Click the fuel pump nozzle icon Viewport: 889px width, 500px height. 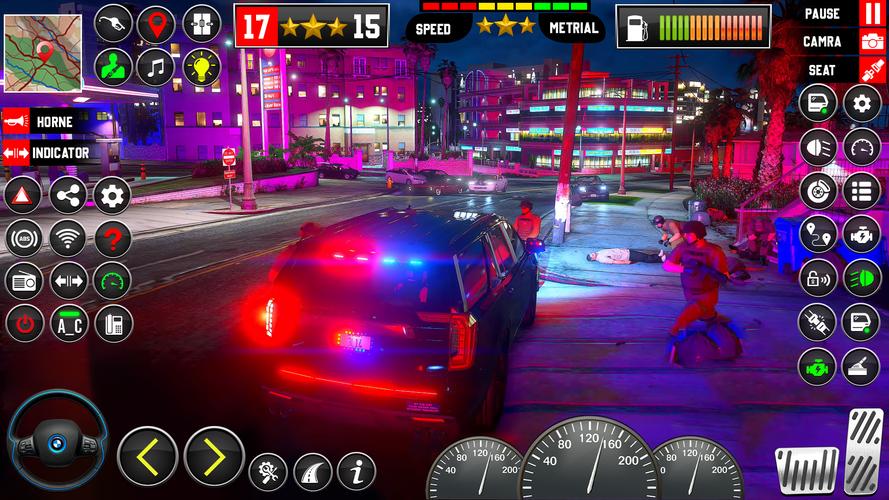click(x=113, y=24)
